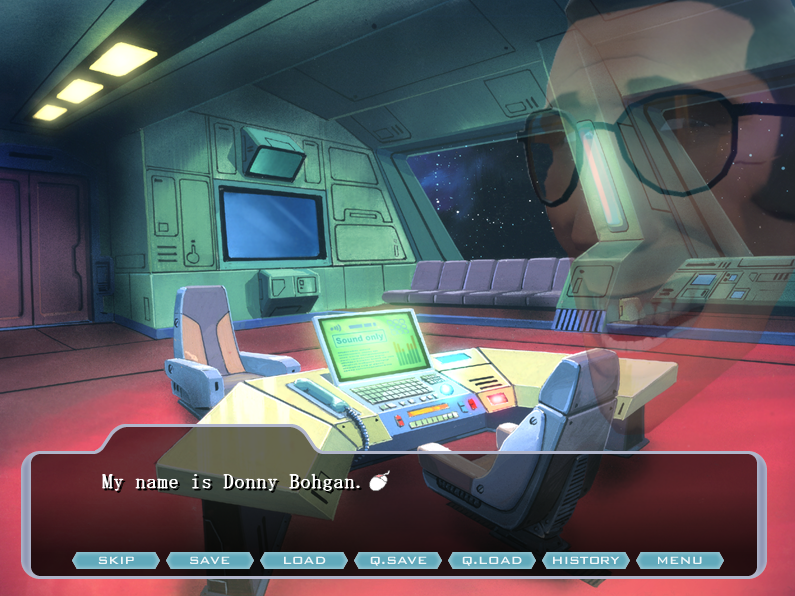Show the dialogue HISTORY log
The width and height of the screenshot is (795, 596).
586,560
